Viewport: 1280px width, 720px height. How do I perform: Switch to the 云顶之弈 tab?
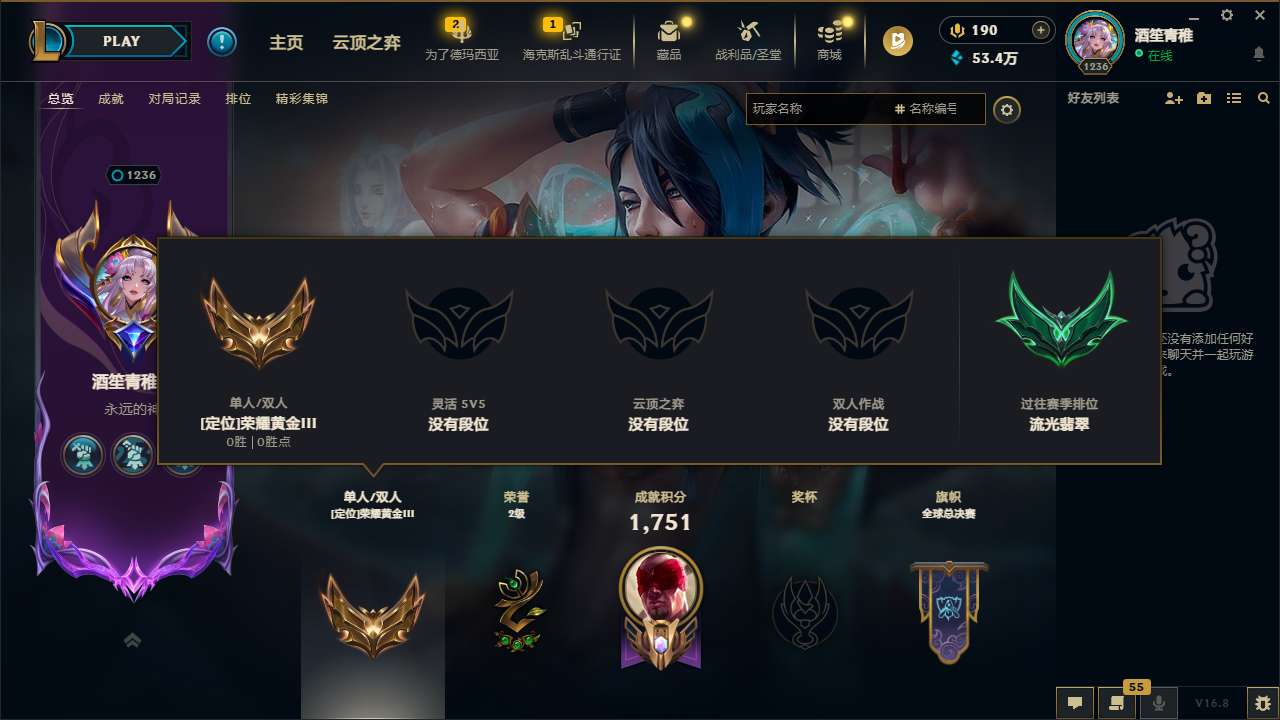tap(366, 41)
